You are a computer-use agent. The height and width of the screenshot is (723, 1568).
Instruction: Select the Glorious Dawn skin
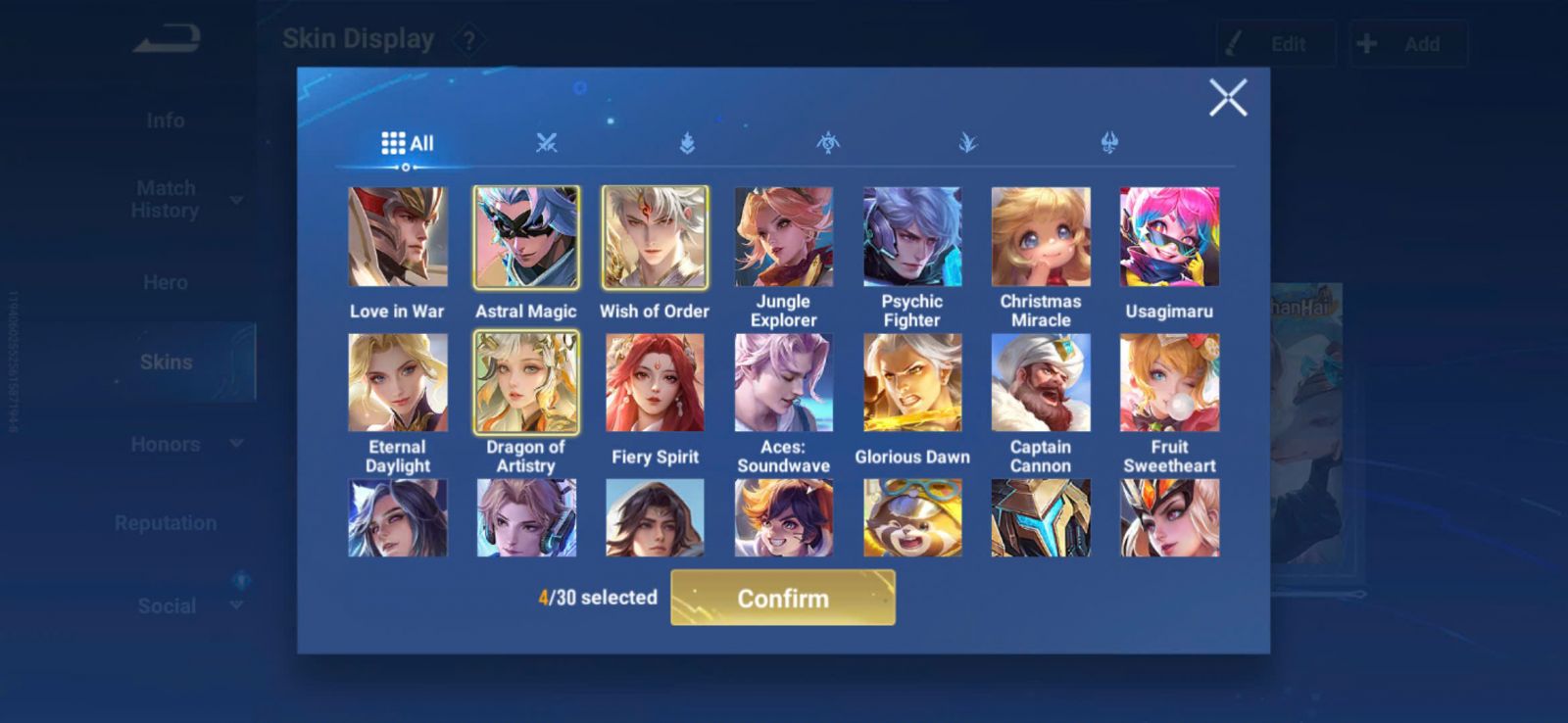[911, 382]
